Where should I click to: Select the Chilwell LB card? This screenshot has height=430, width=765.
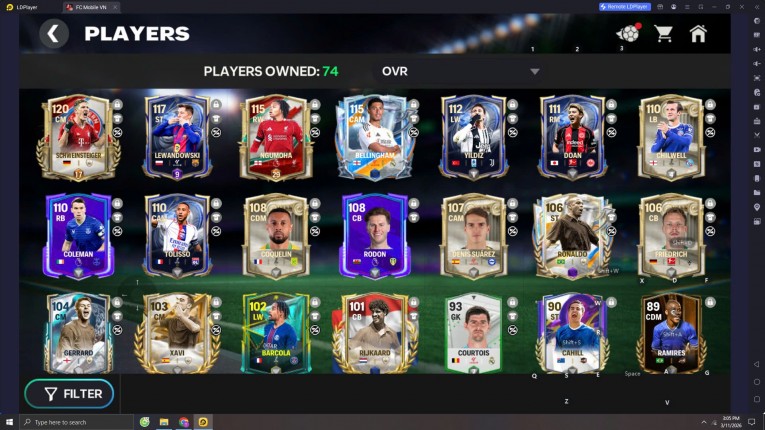click(669, 137)
